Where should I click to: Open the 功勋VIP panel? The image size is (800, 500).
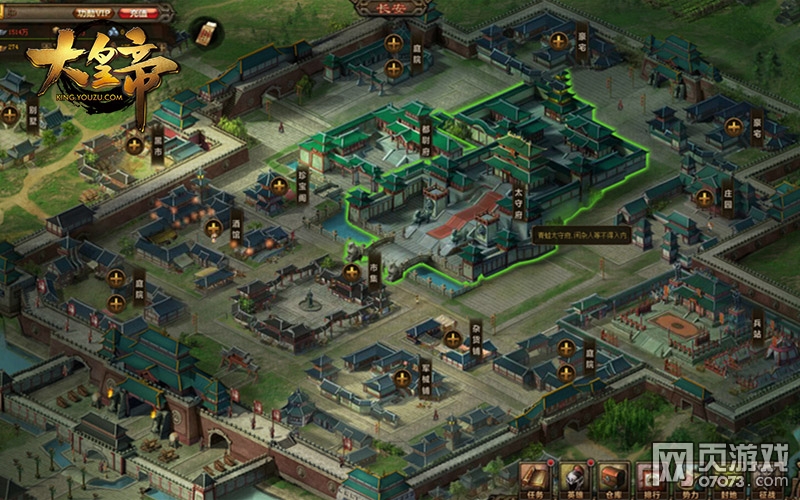point(94,13)
